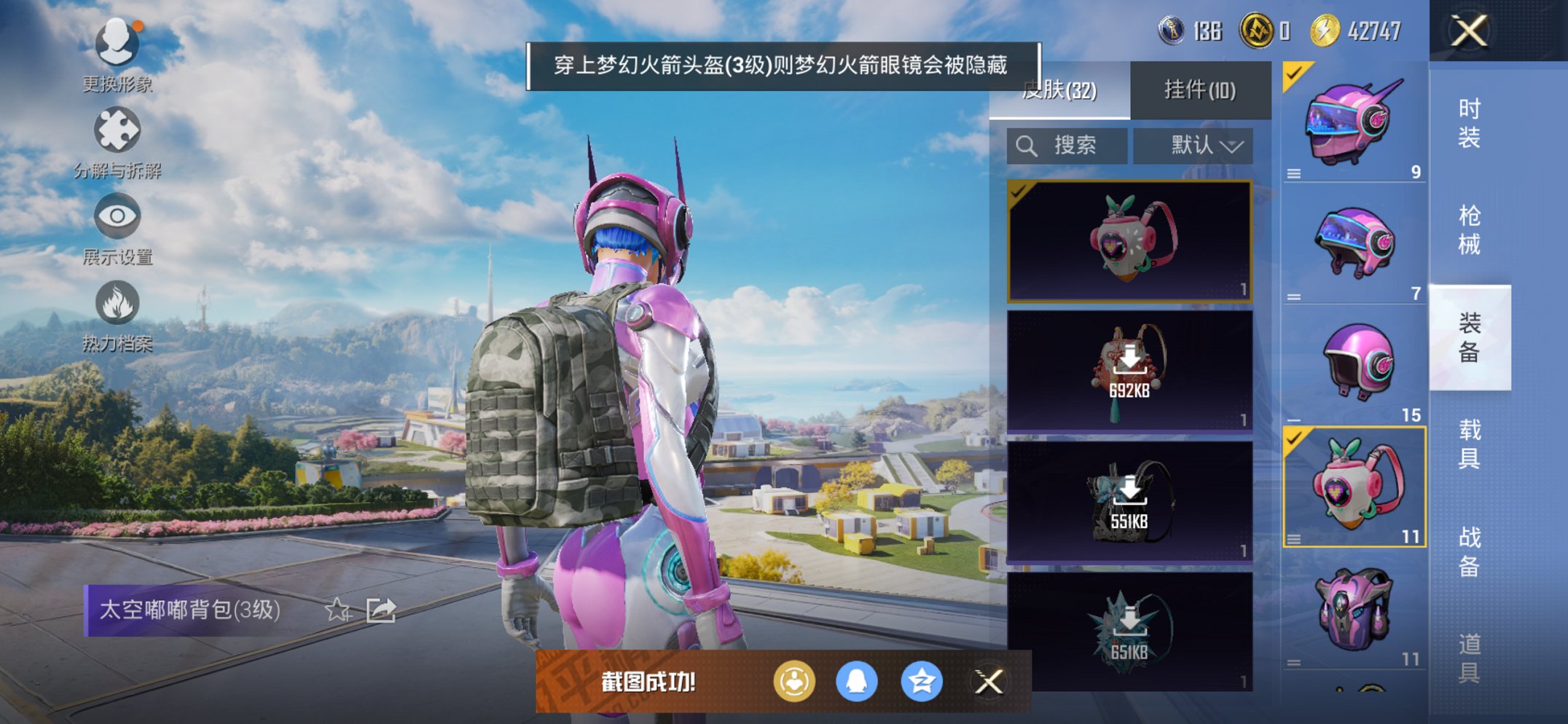The image size is (1568, 724).
Task: Click the gold coin currency icon
Action: tap(1258, 31)
